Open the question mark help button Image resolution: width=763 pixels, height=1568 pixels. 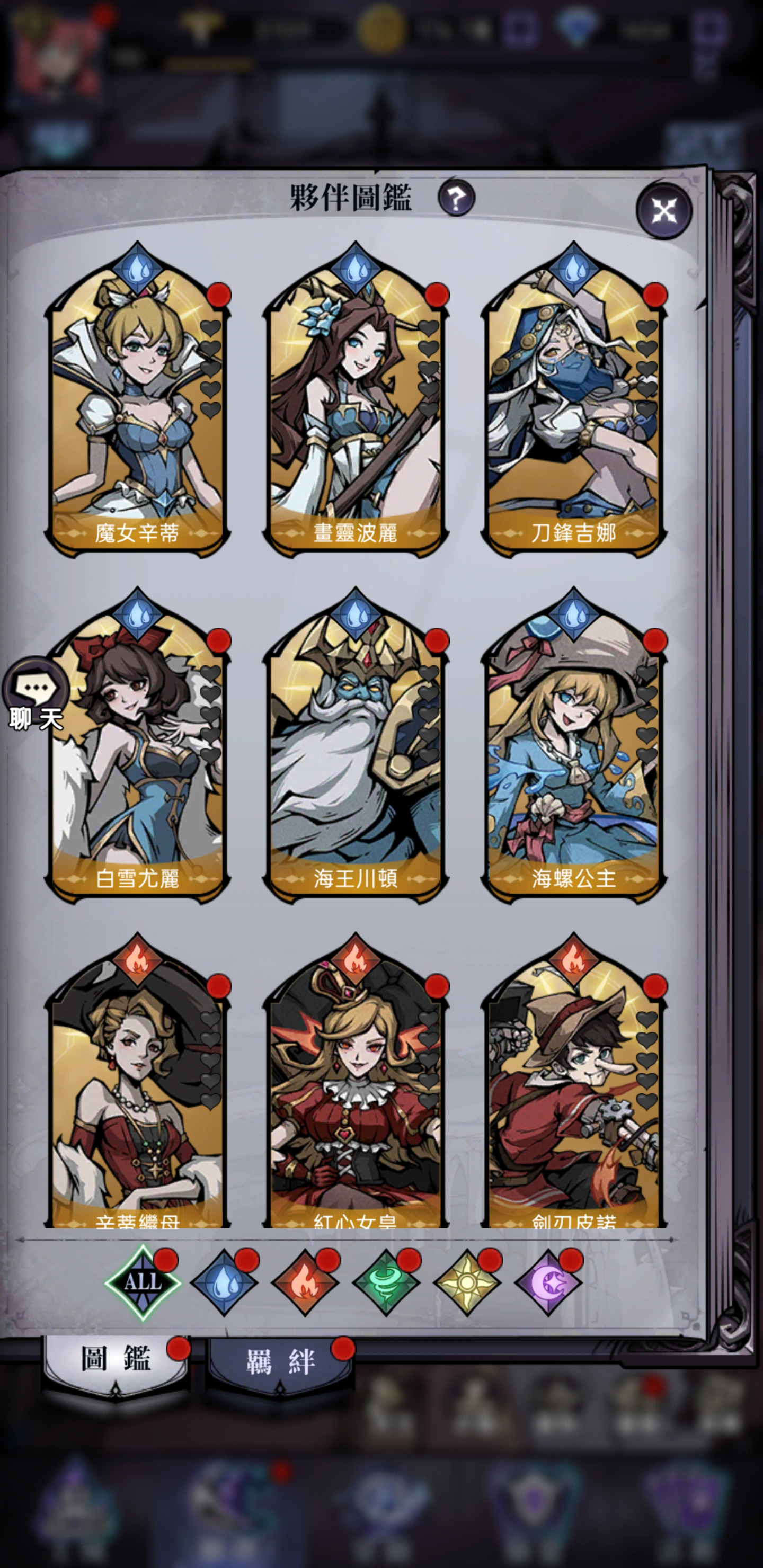tap(456, 198)
